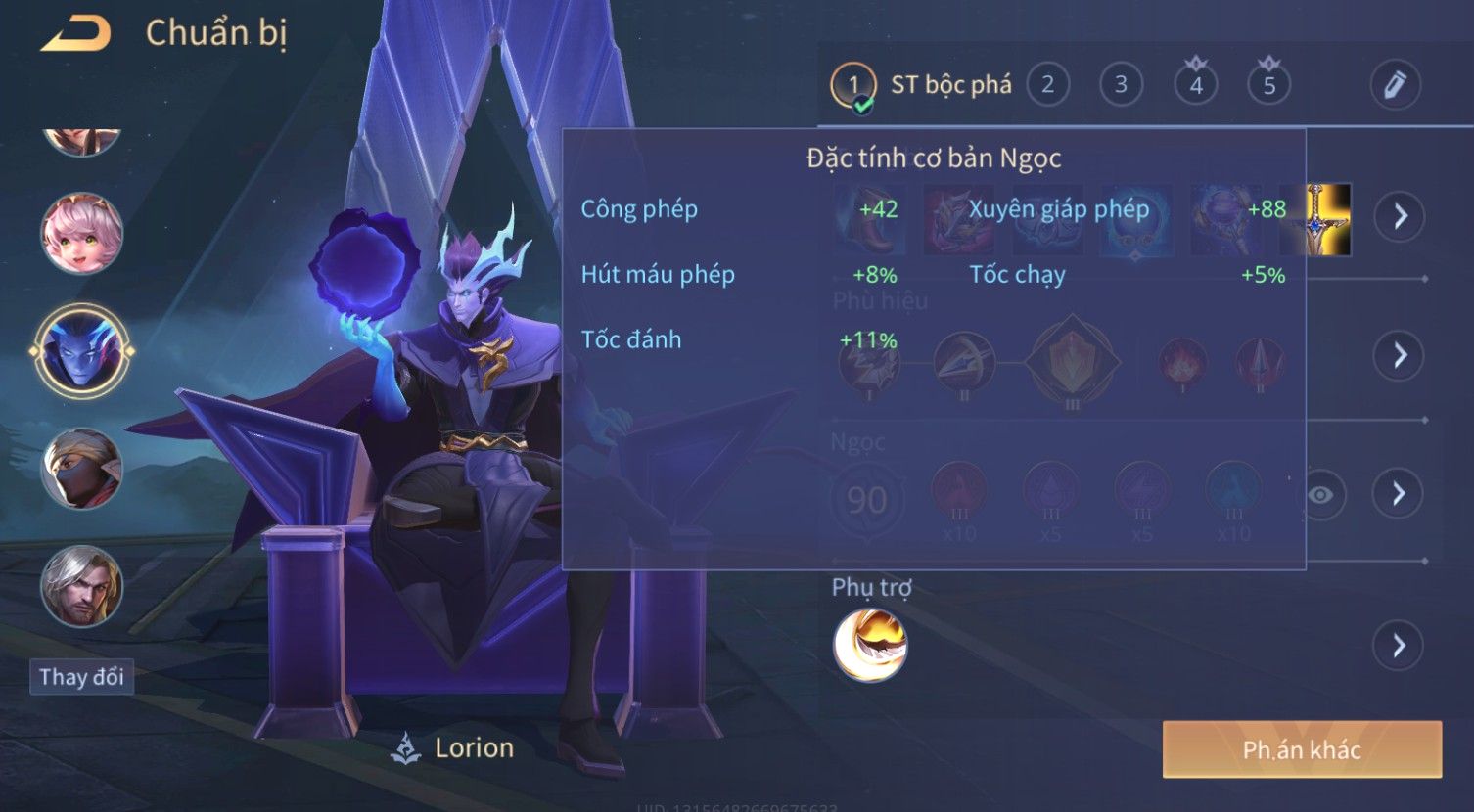Image resolution: width=1474 pixels, height=812 pixels.
Task: Switch to build preset 3
Action: (x=1121, y=85)
